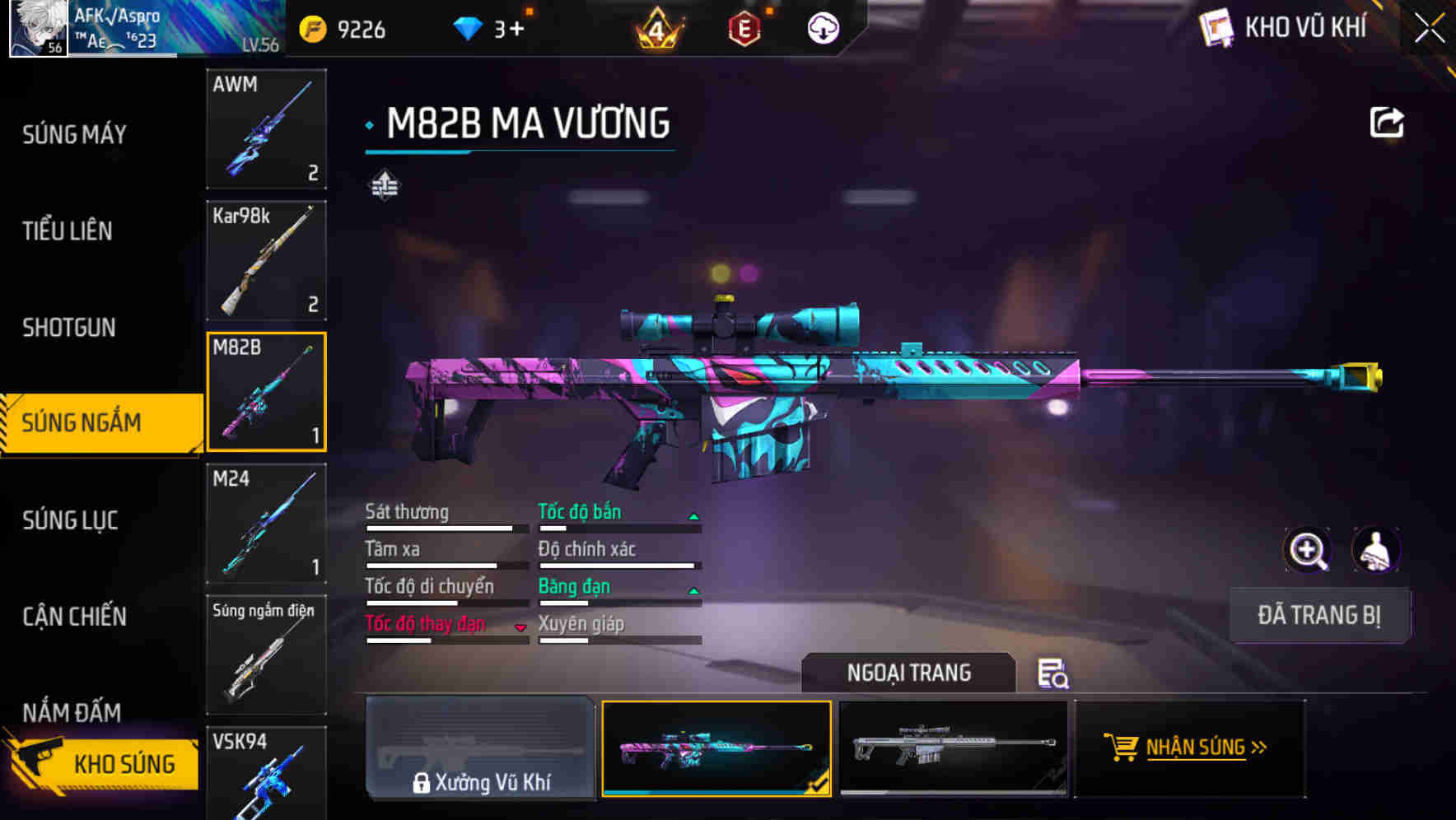Switch to the NGOẠI TRANG tab
1456x820 pixels.
click(909, 673)
